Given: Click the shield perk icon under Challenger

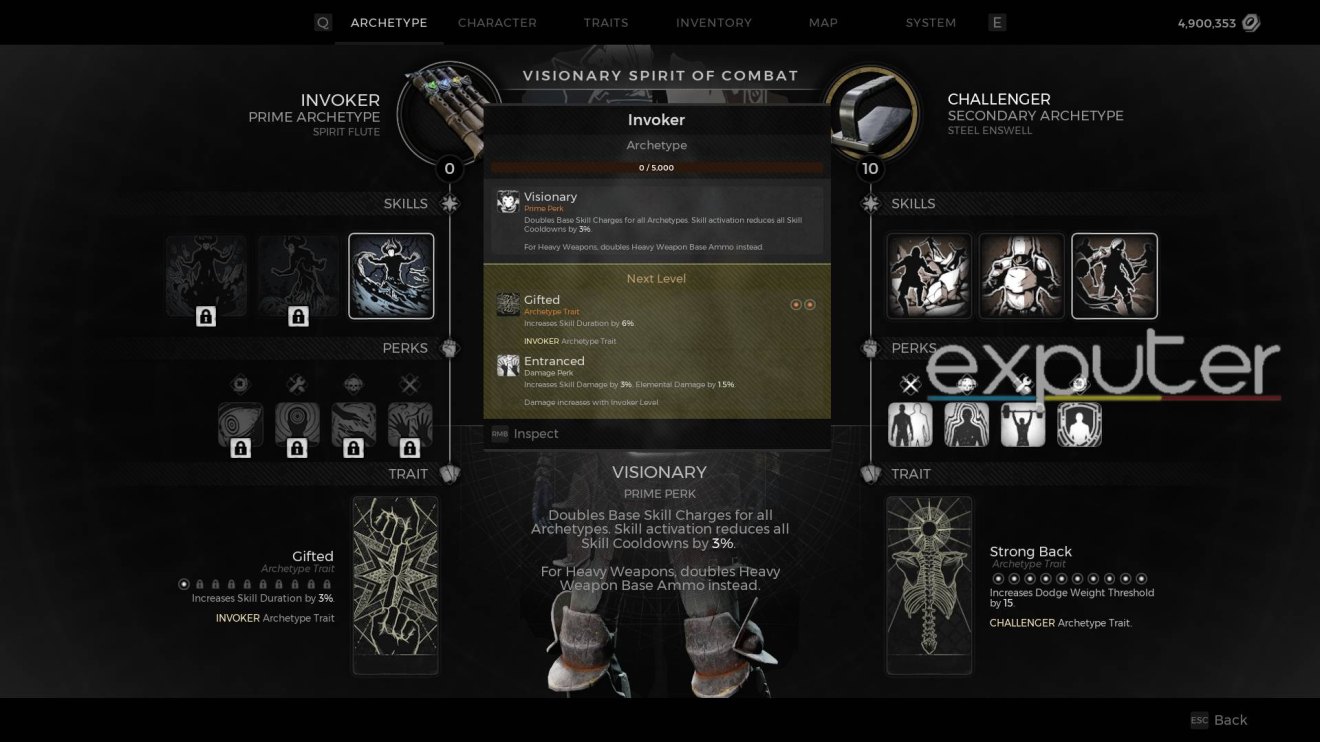Looking at the screenshot, I should coord(1079,424).
